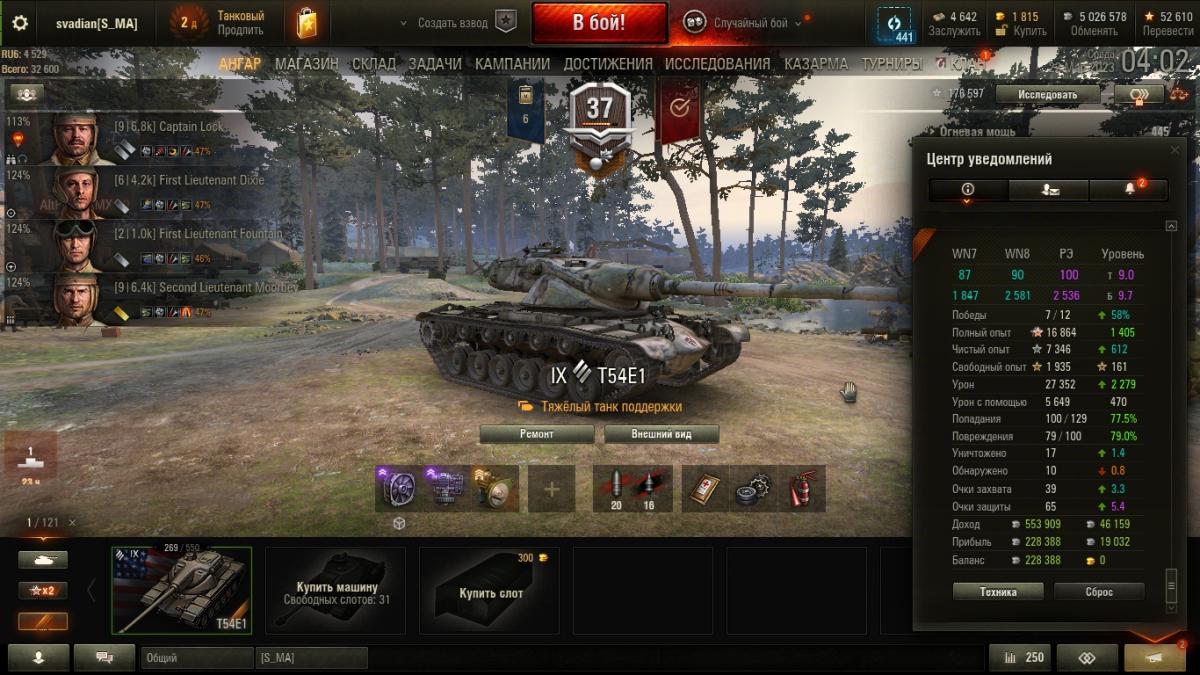Open the СКЛАД tab
Screen dimensions: 1200x675
coord(374,64)
